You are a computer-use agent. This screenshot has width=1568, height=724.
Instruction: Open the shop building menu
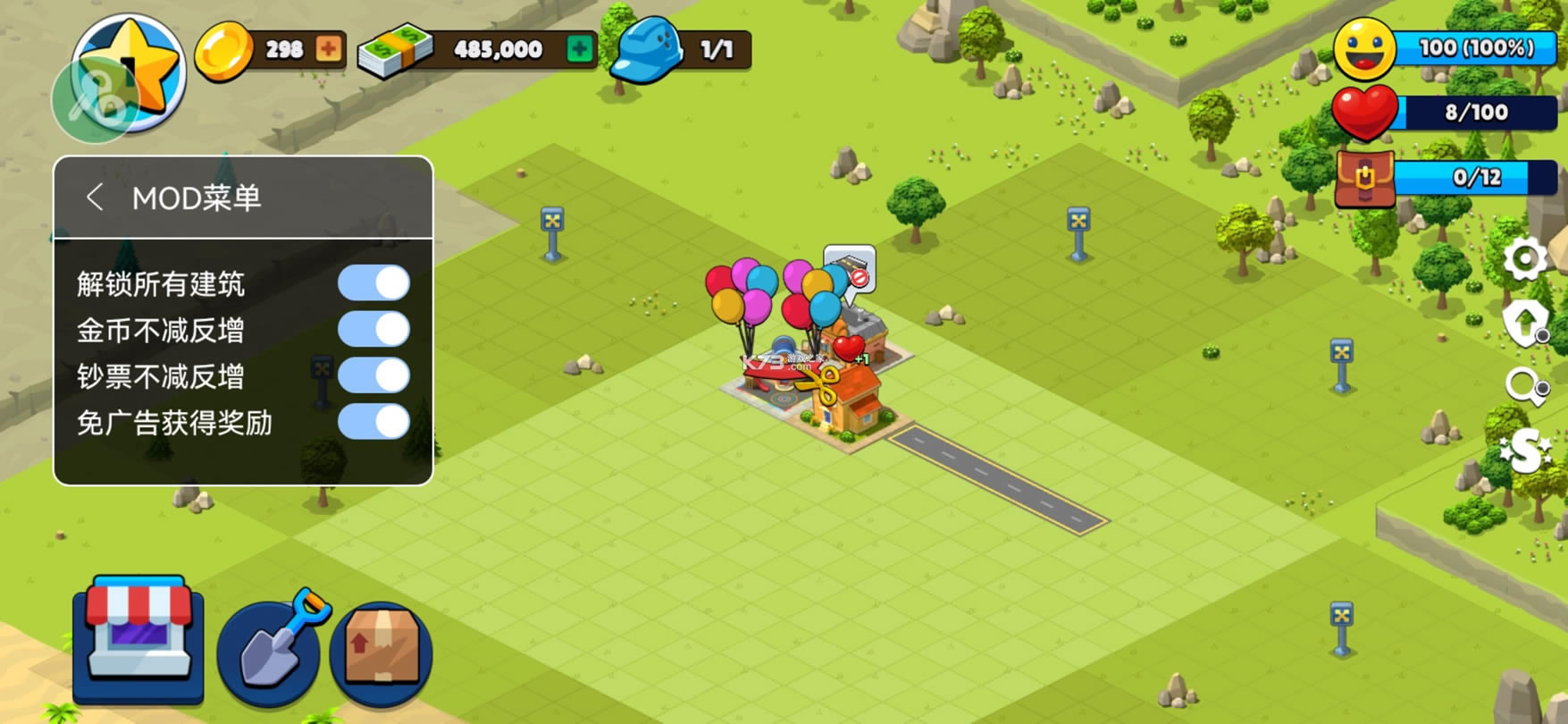[x=138, y=638]
